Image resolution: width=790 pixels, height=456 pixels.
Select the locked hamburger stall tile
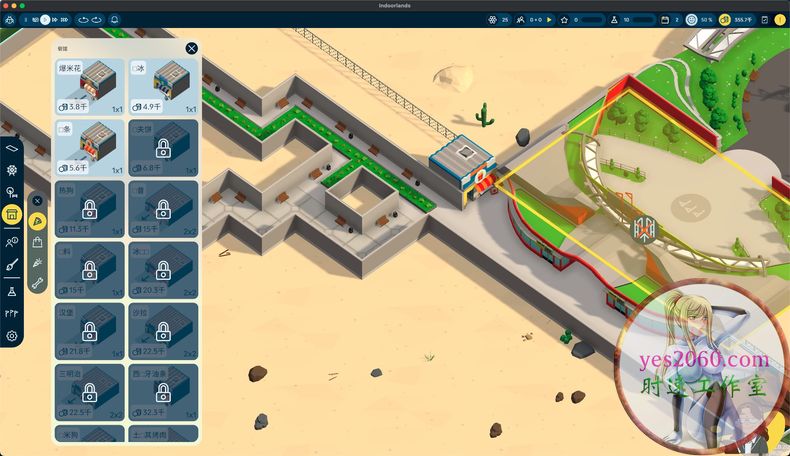point(90,330)
